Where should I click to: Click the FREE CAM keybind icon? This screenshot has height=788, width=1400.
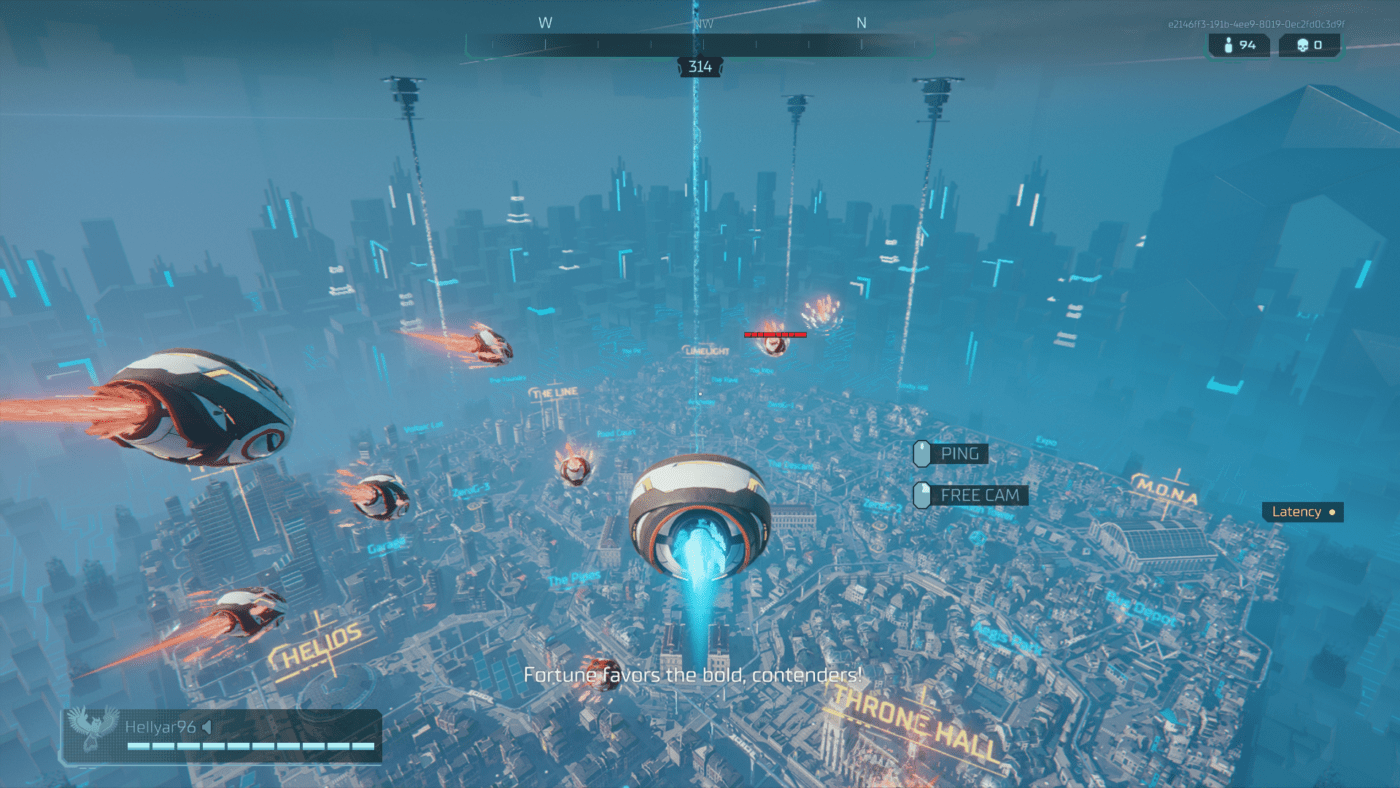tap(920, 494)
